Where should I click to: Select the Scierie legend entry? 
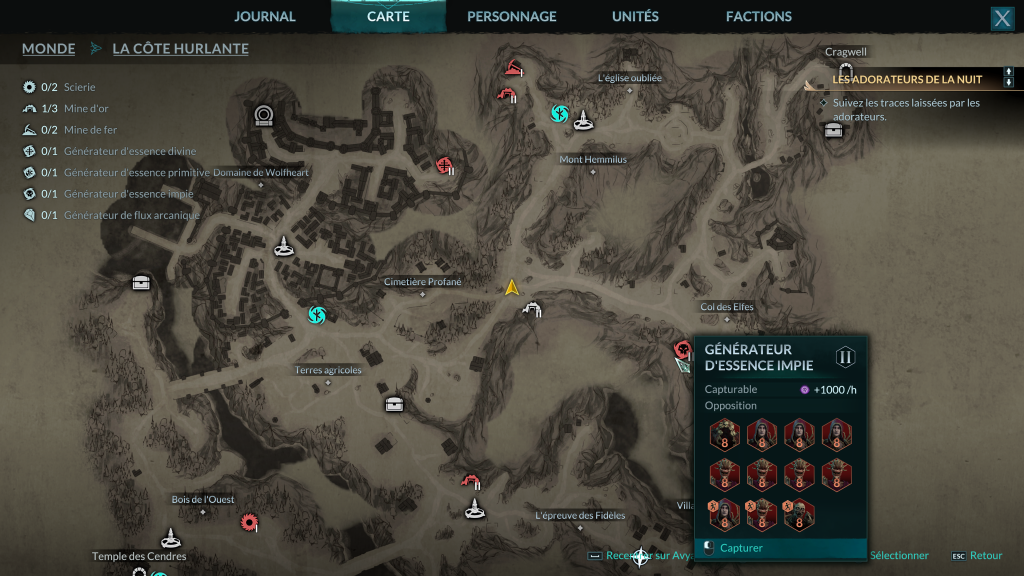(79, 87)
